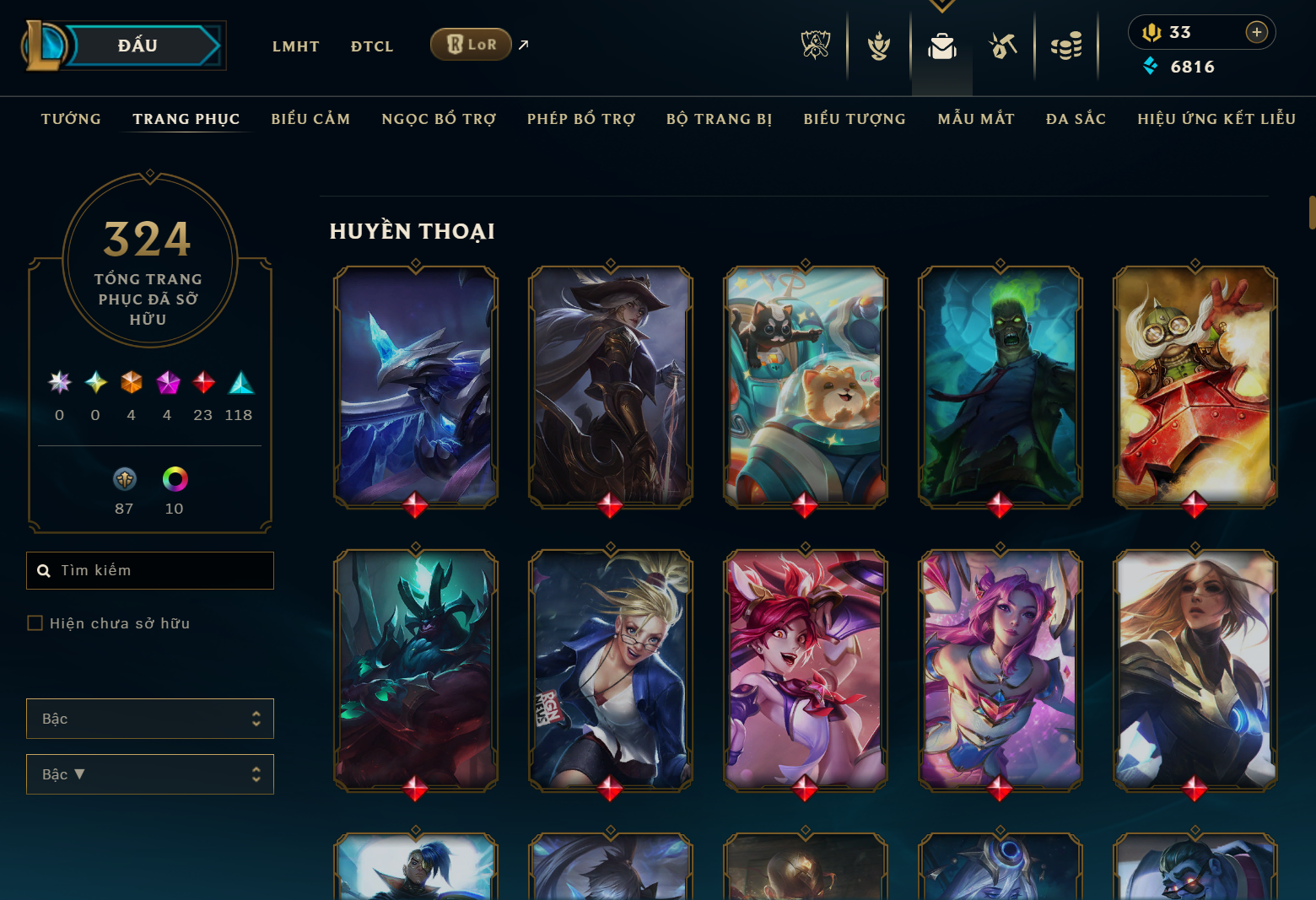This screenshot has width=1316, height=900.
Task: Click the ĐẤU play button
Action: point(138,45)
